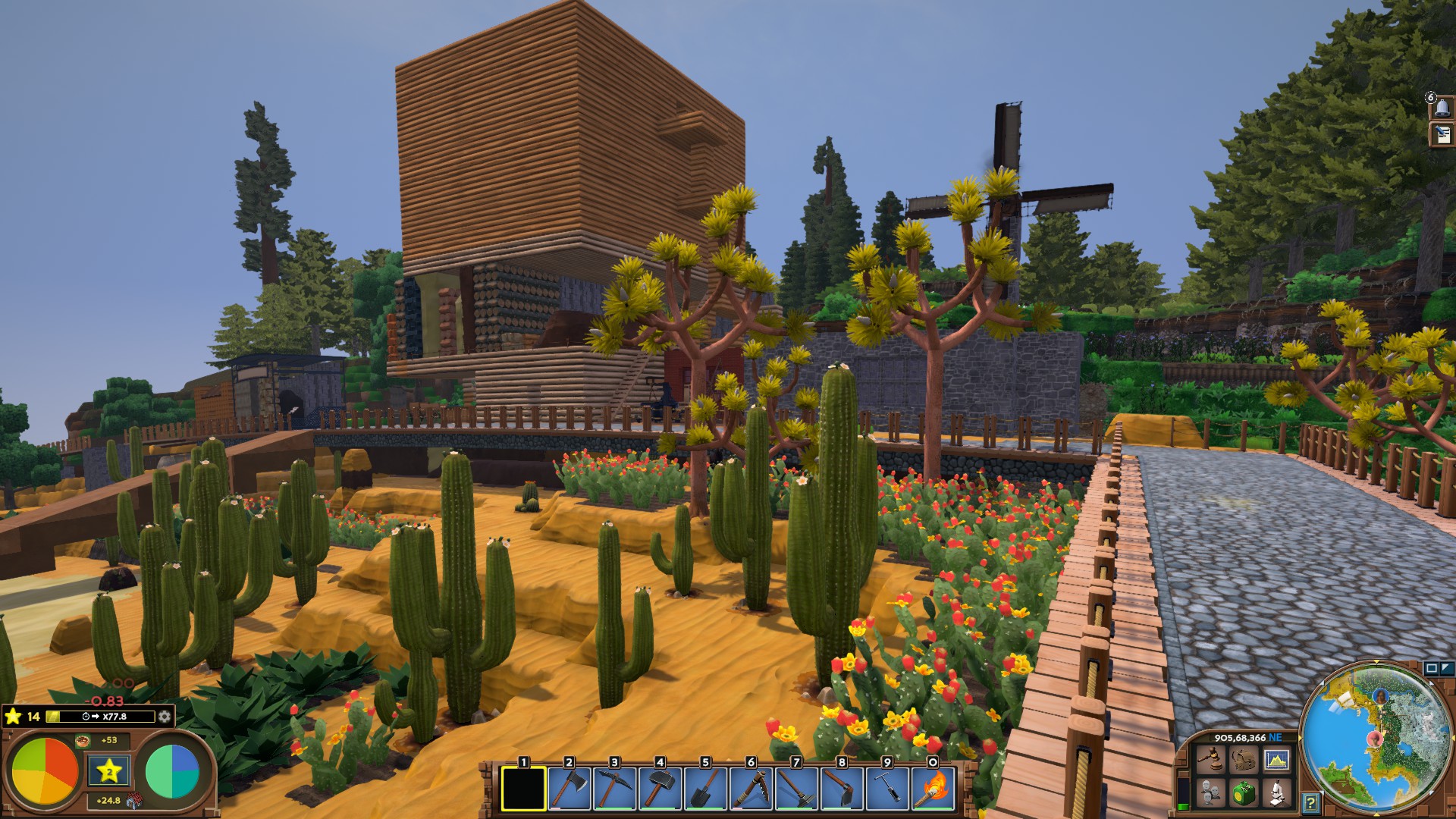Open the backpack inventory icon

[1242, 759]
